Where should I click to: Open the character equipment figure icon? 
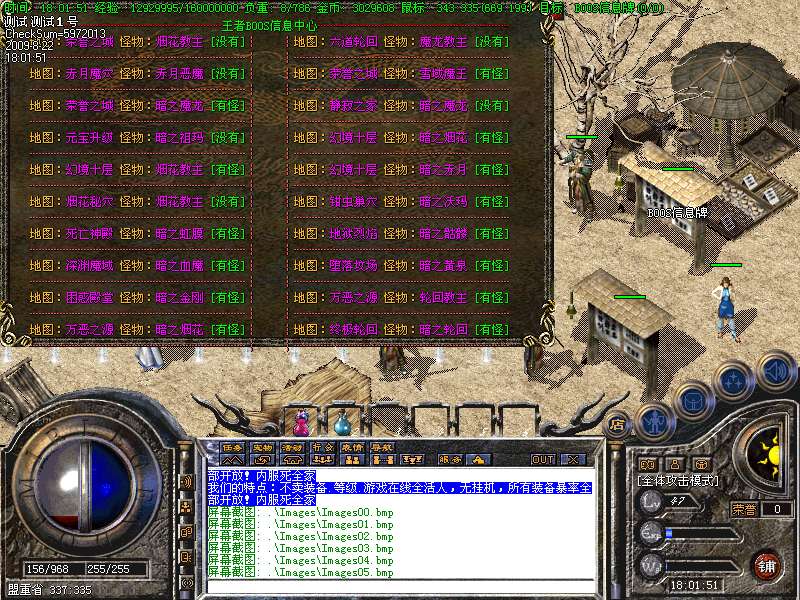[x=653, y=420]
